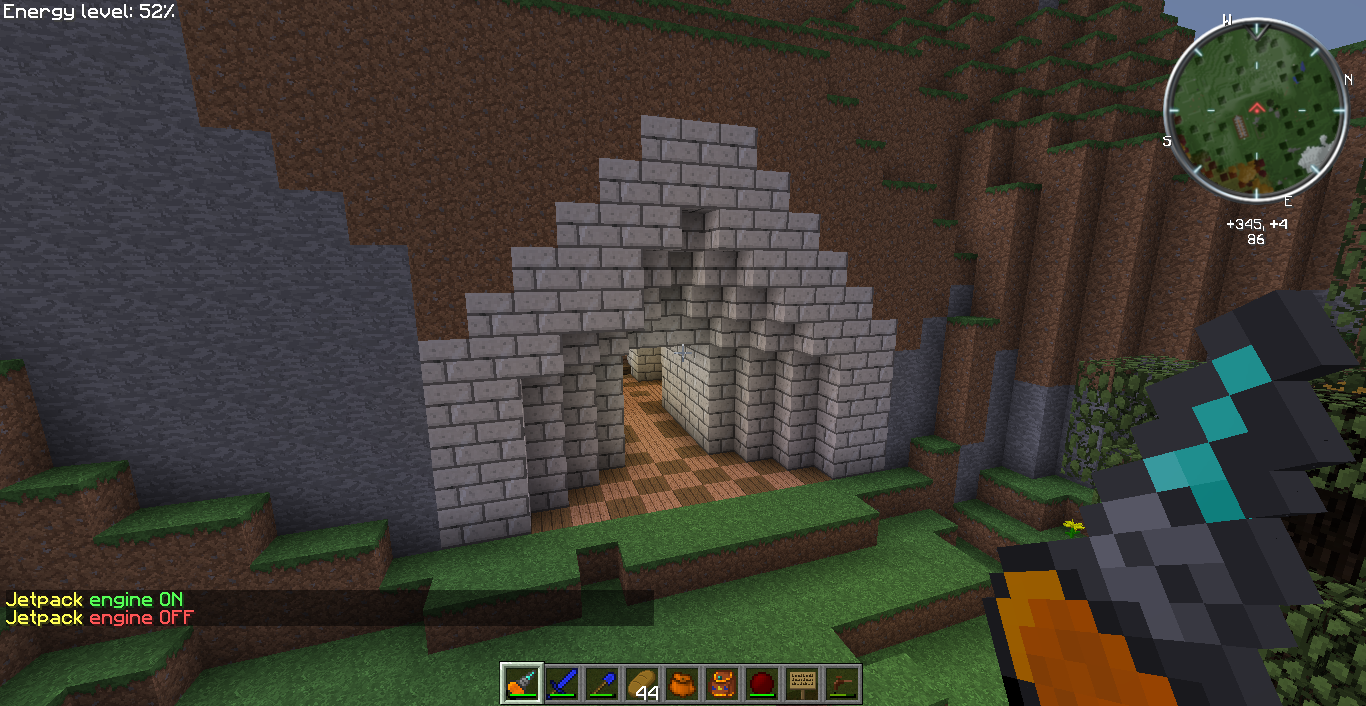The image size is (1366, 706).
Task: Select the bread stack of 44
Action: 643,684
